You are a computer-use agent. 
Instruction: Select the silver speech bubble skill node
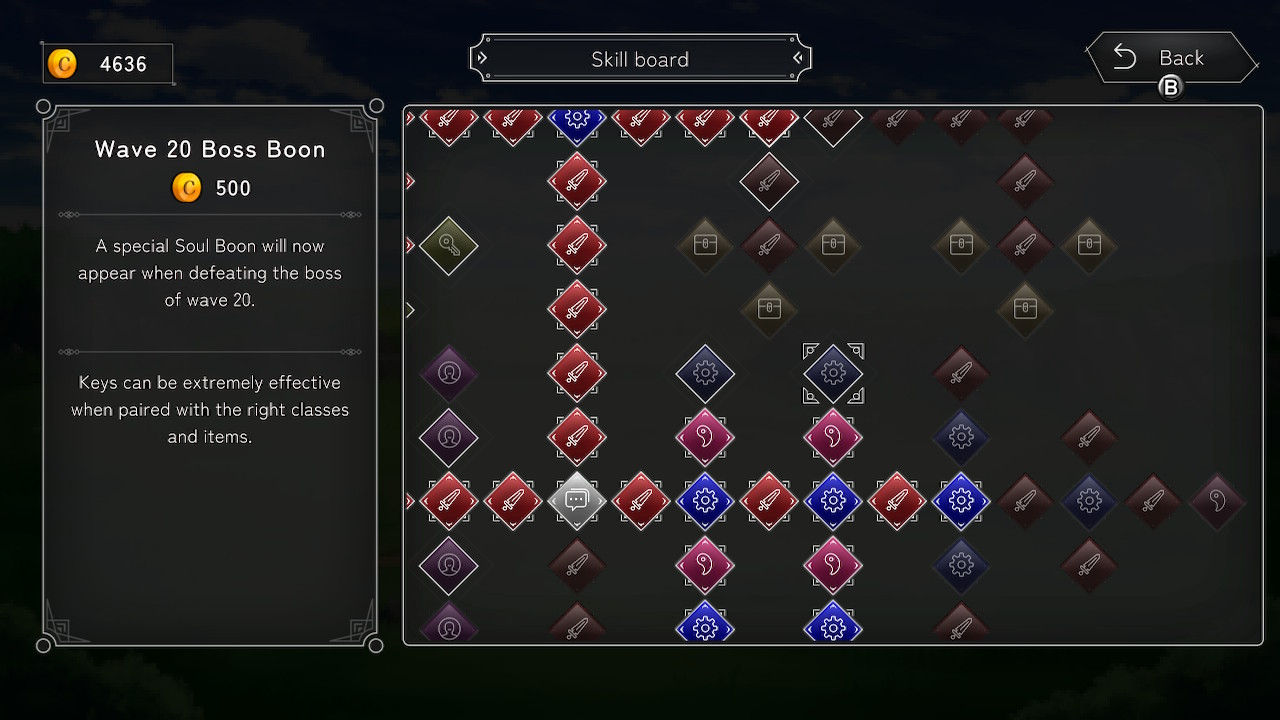point(577,501)
